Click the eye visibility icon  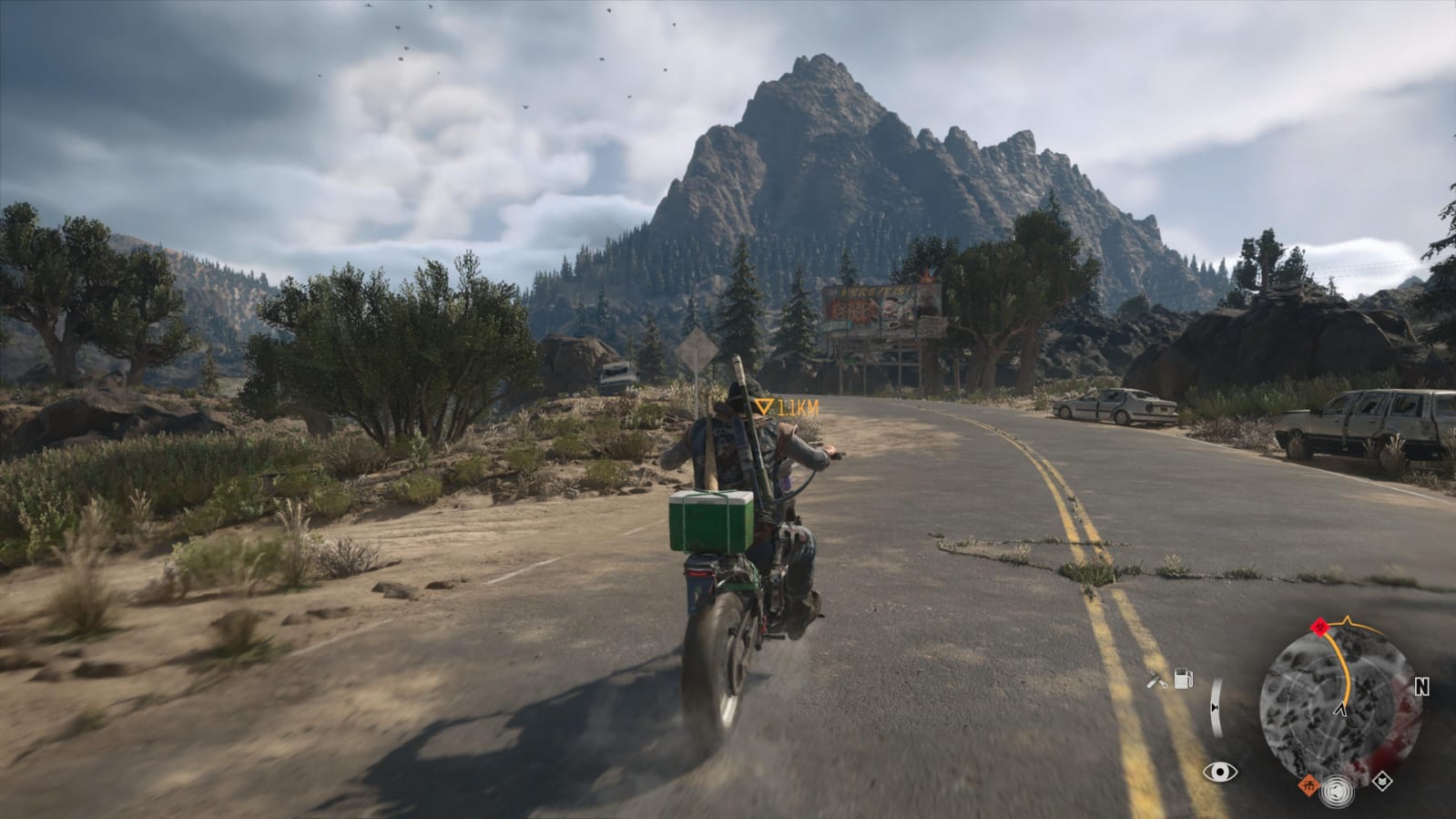pyautogui.click(x=1219, y=773)
